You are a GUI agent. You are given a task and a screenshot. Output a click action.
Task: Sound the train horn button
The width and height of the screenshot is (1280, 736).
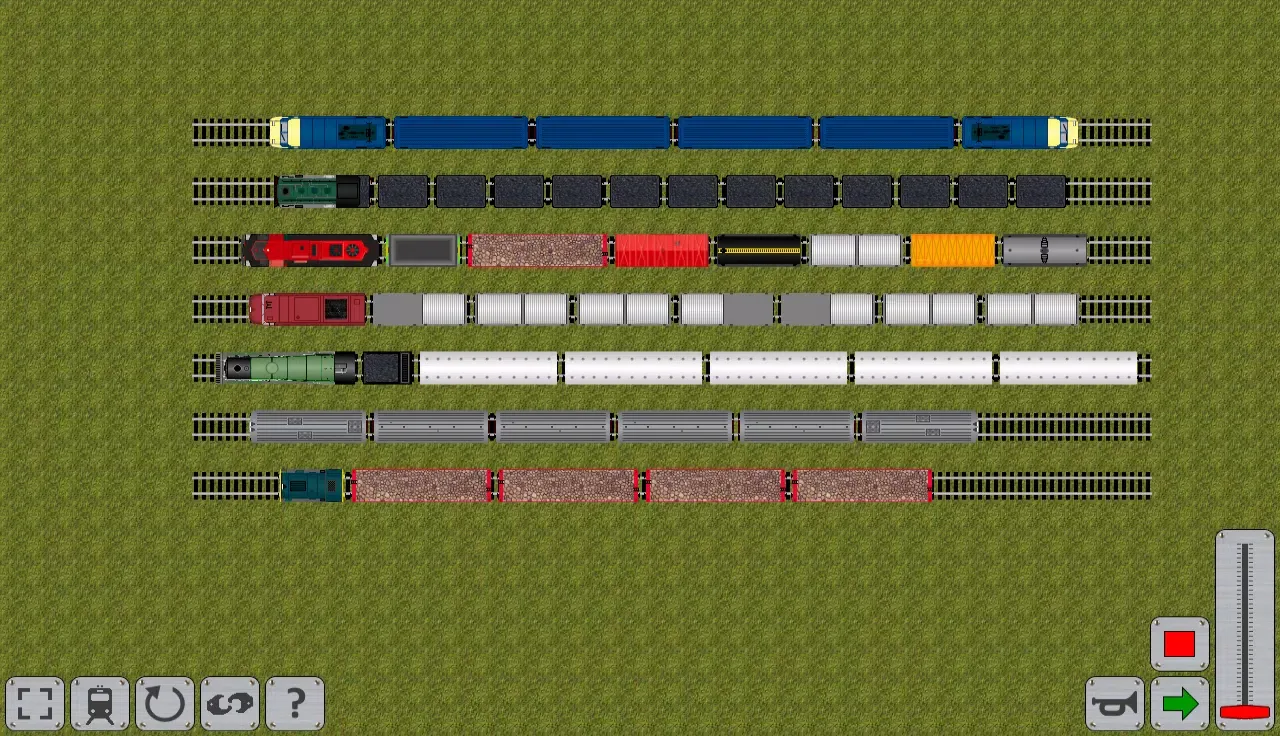1115,704
